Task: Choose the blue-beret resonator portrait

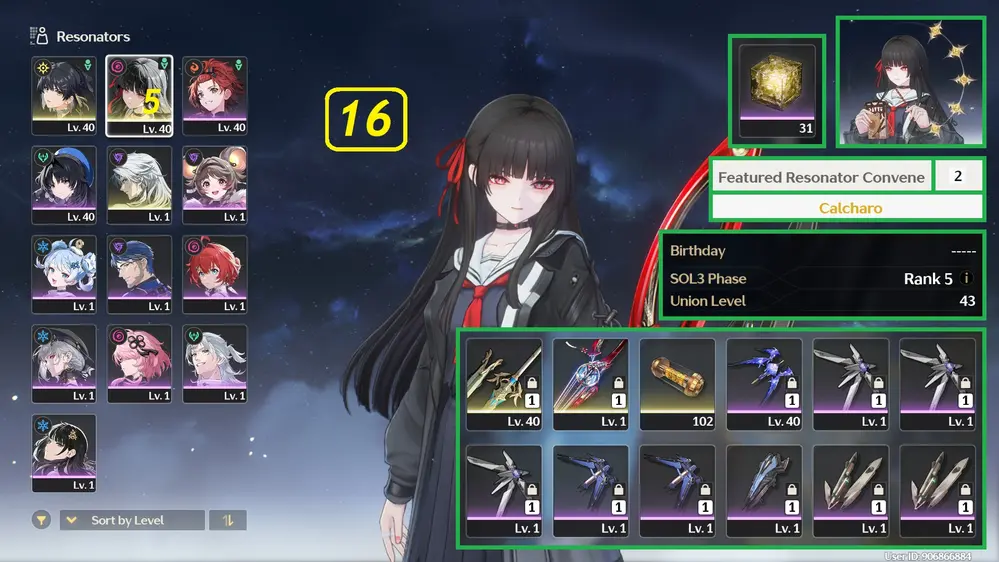Action: (x=64, y=185)
